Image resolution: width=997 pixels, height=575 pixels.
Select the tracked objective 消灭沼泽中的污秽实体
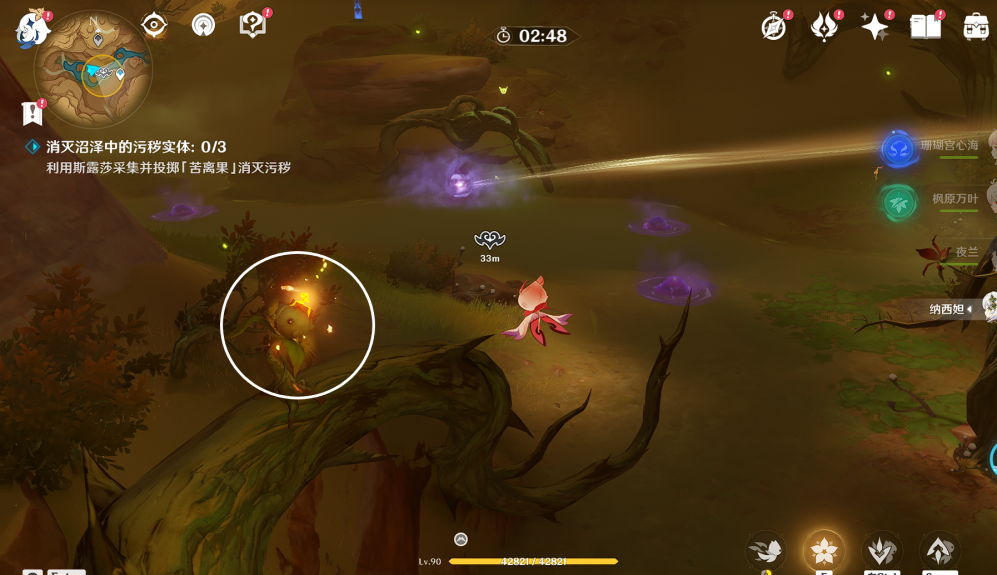pos(136,147)
